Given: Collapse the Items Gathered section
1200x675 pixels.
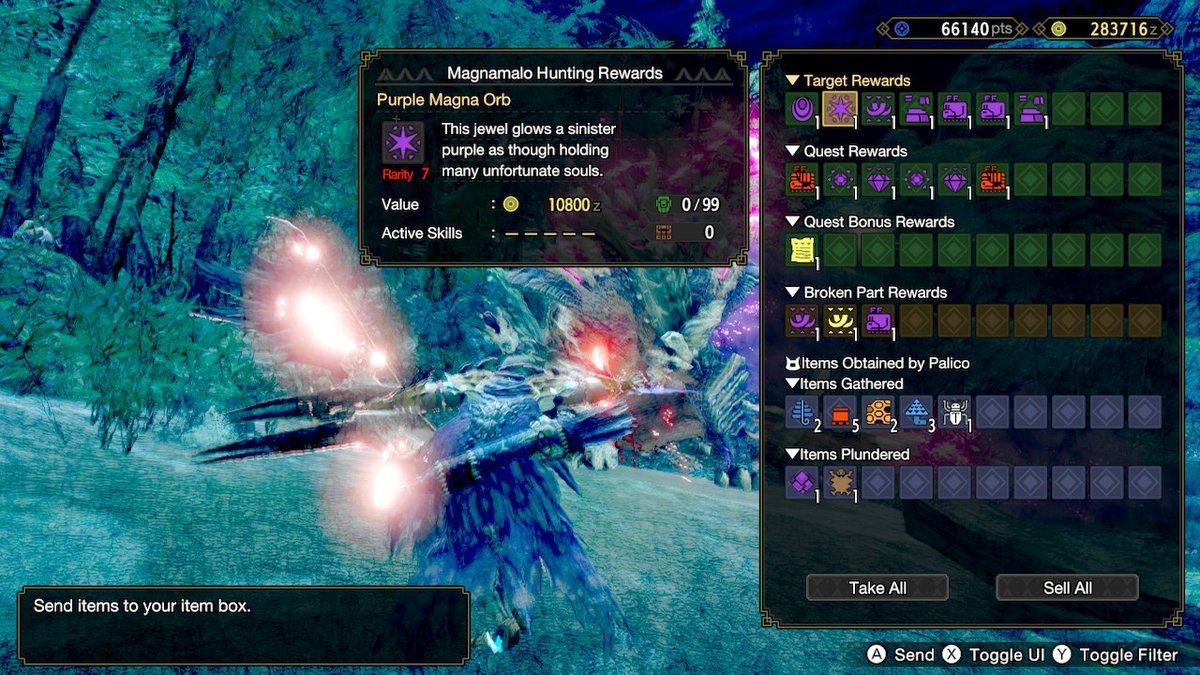Looking at the screenshot, I should tap(844, 384).
